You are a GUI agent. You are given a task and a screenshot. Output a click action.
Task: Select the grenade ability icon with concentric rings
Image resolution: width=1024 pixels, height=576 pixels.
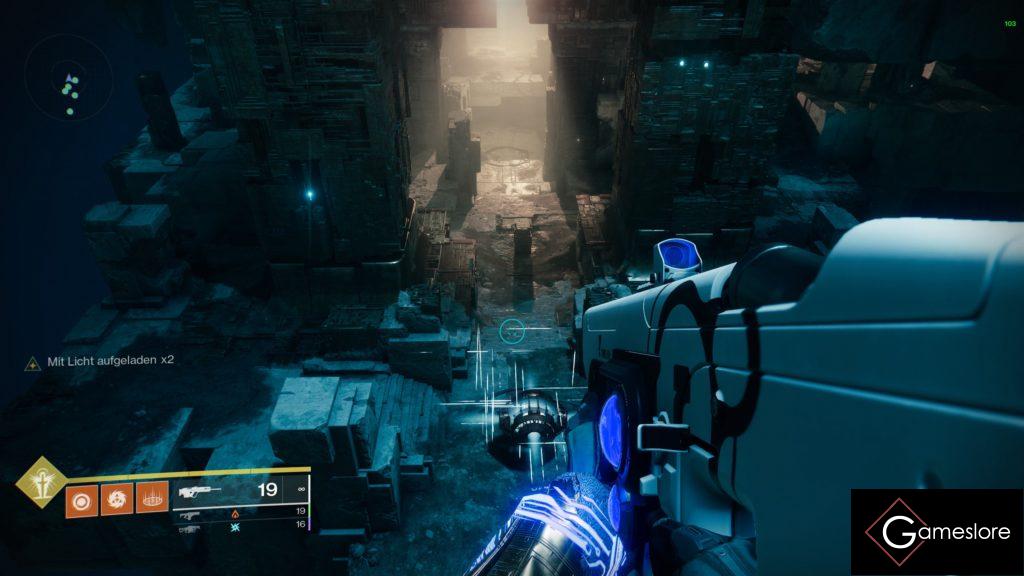(81, 498)
